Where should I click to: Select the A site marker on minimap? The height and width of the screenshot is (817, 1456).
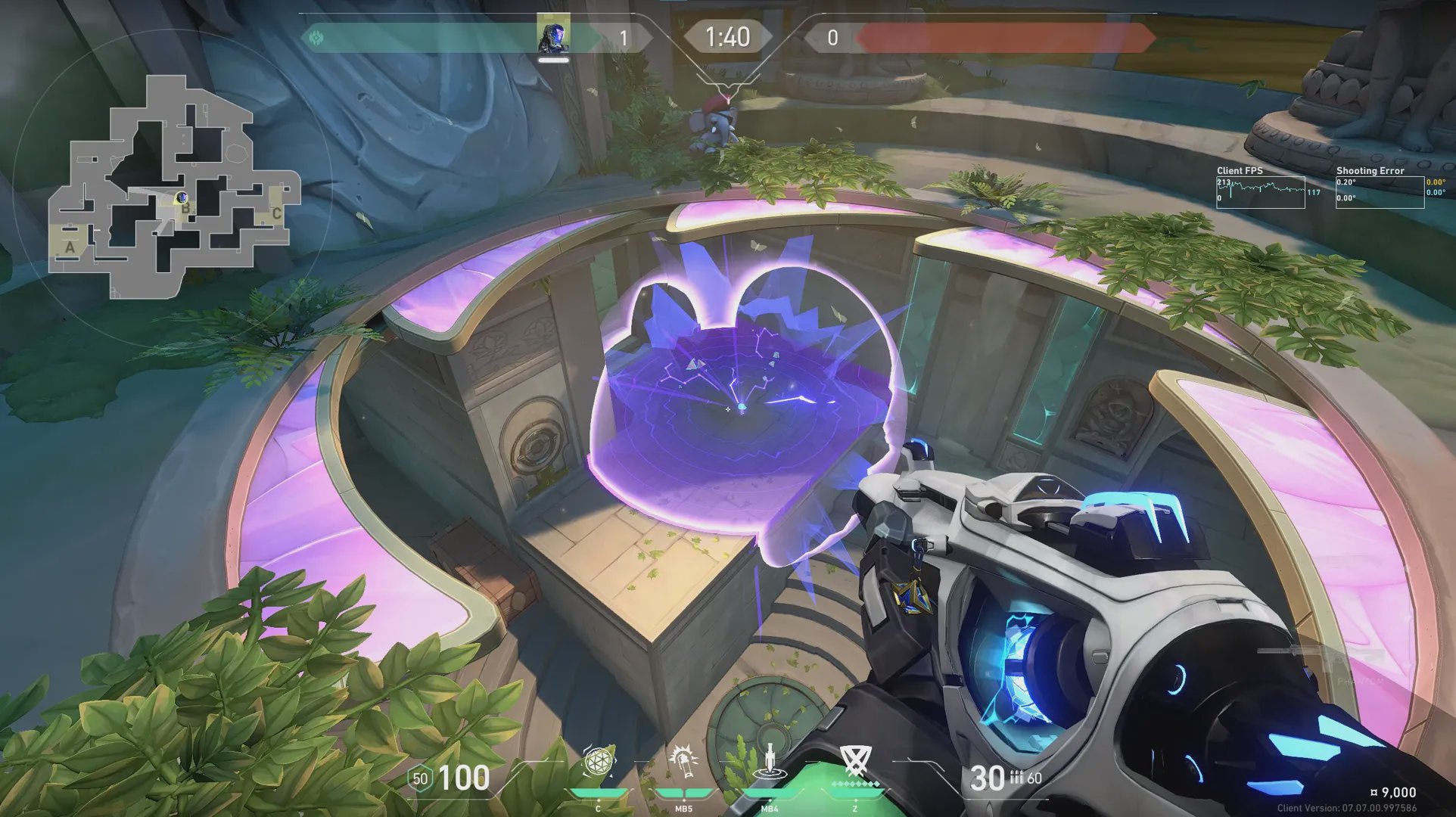click(70, 247)
